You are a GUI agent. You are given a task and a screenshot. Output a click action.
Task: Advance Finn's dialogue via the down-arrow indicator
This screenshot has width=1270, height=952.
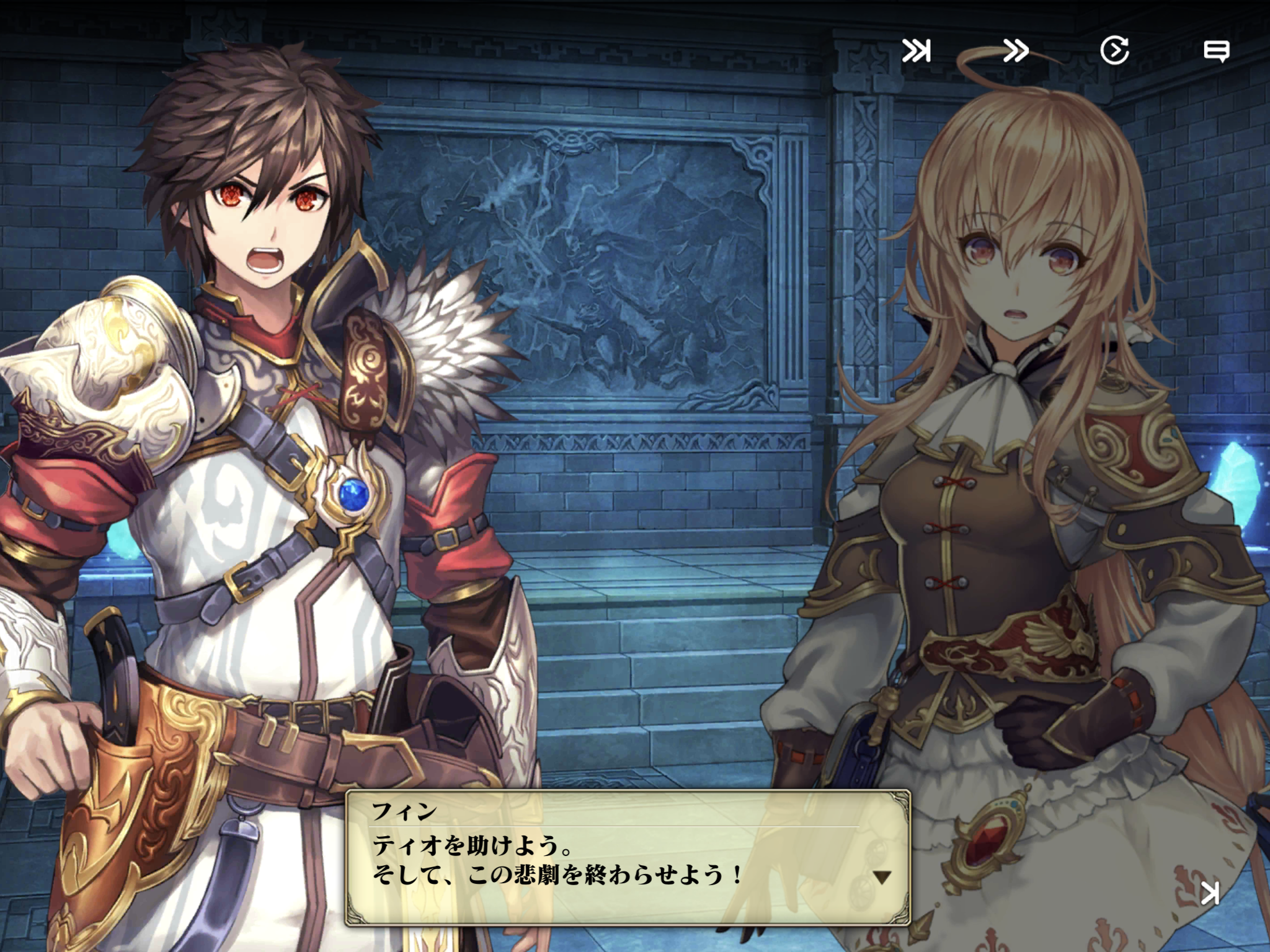pyautogui.click(x=881, y=877)
